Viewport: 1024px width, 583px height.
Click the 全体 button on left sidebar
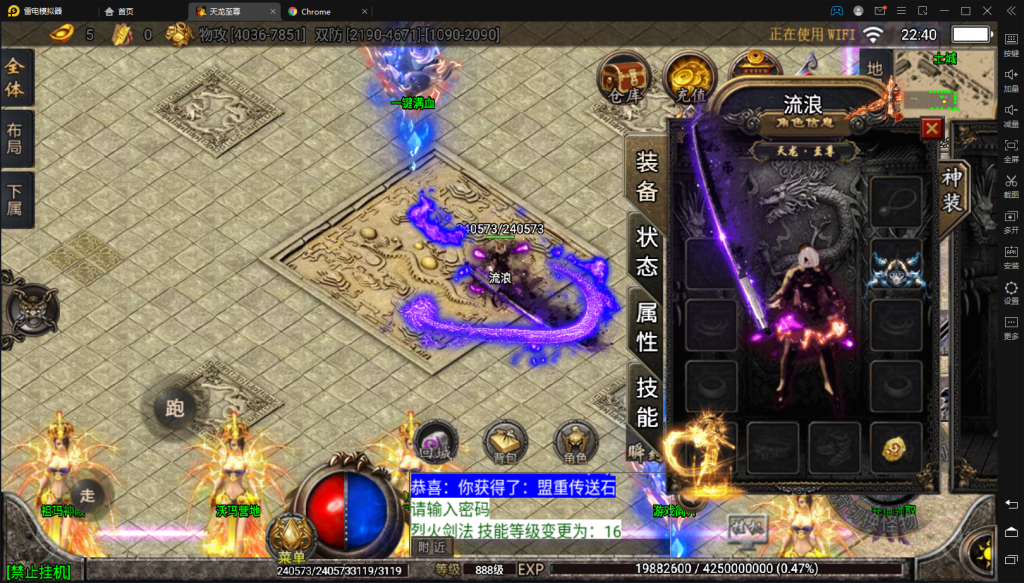pyautogui.click(x=16, y=79)
